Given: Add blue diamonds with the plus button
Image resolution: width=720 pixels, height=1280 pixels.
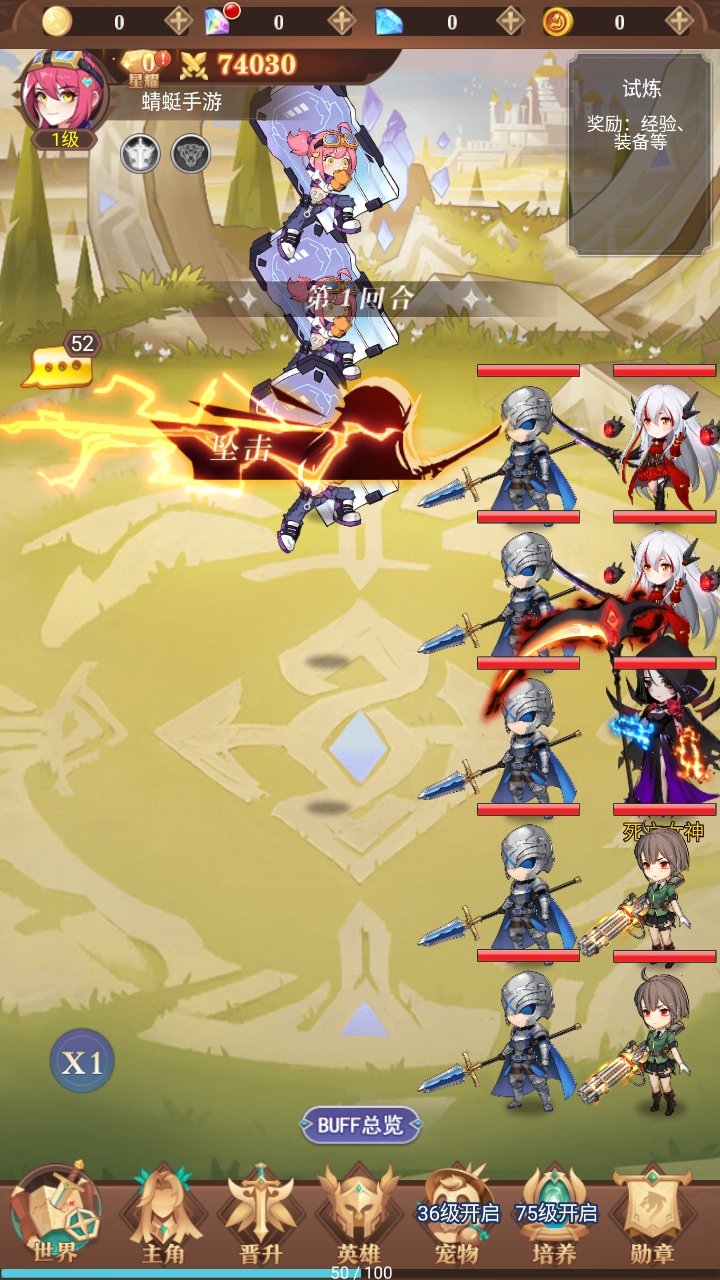Looking at the screenshot, I should coord(510,21).
